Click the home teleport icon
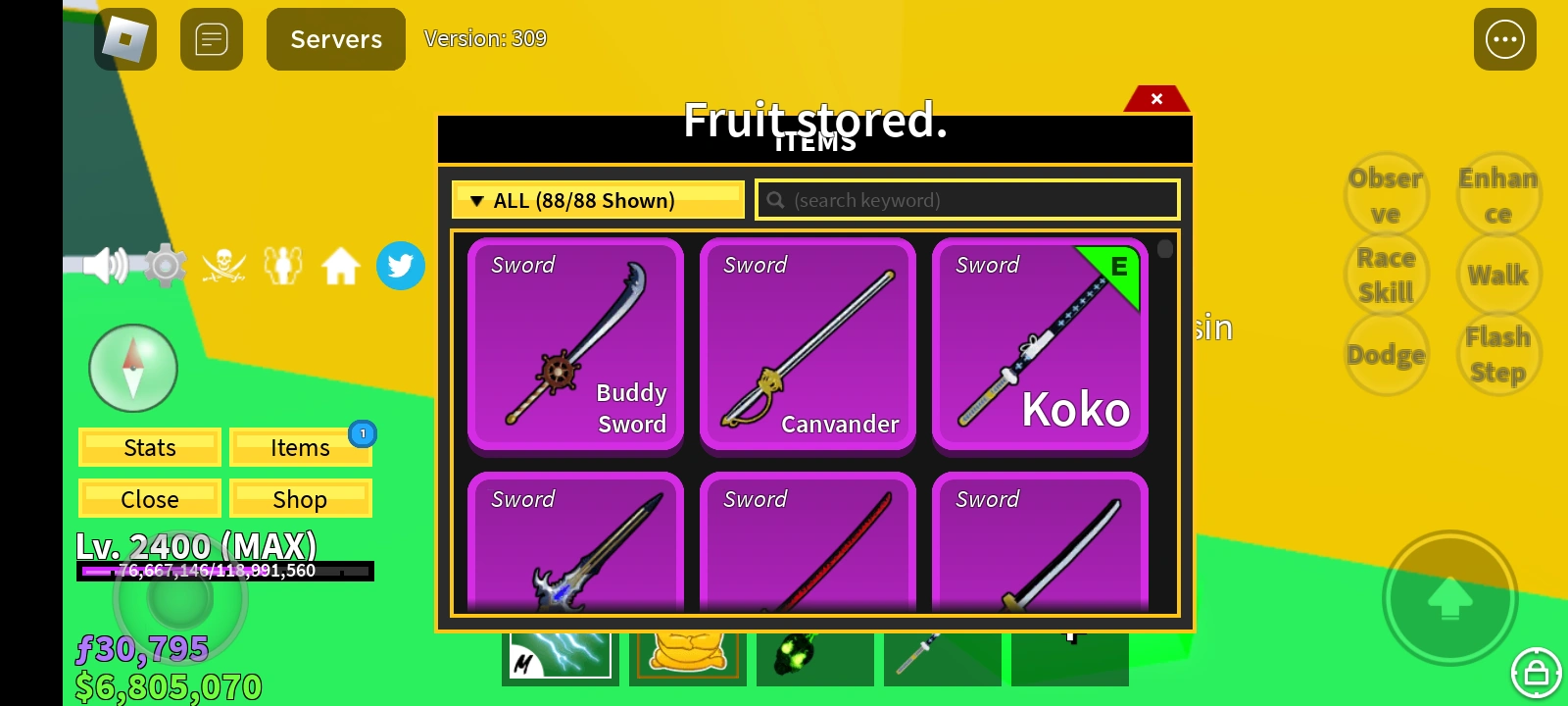Screen dimensions: 1568x706 tap(340, 265)
